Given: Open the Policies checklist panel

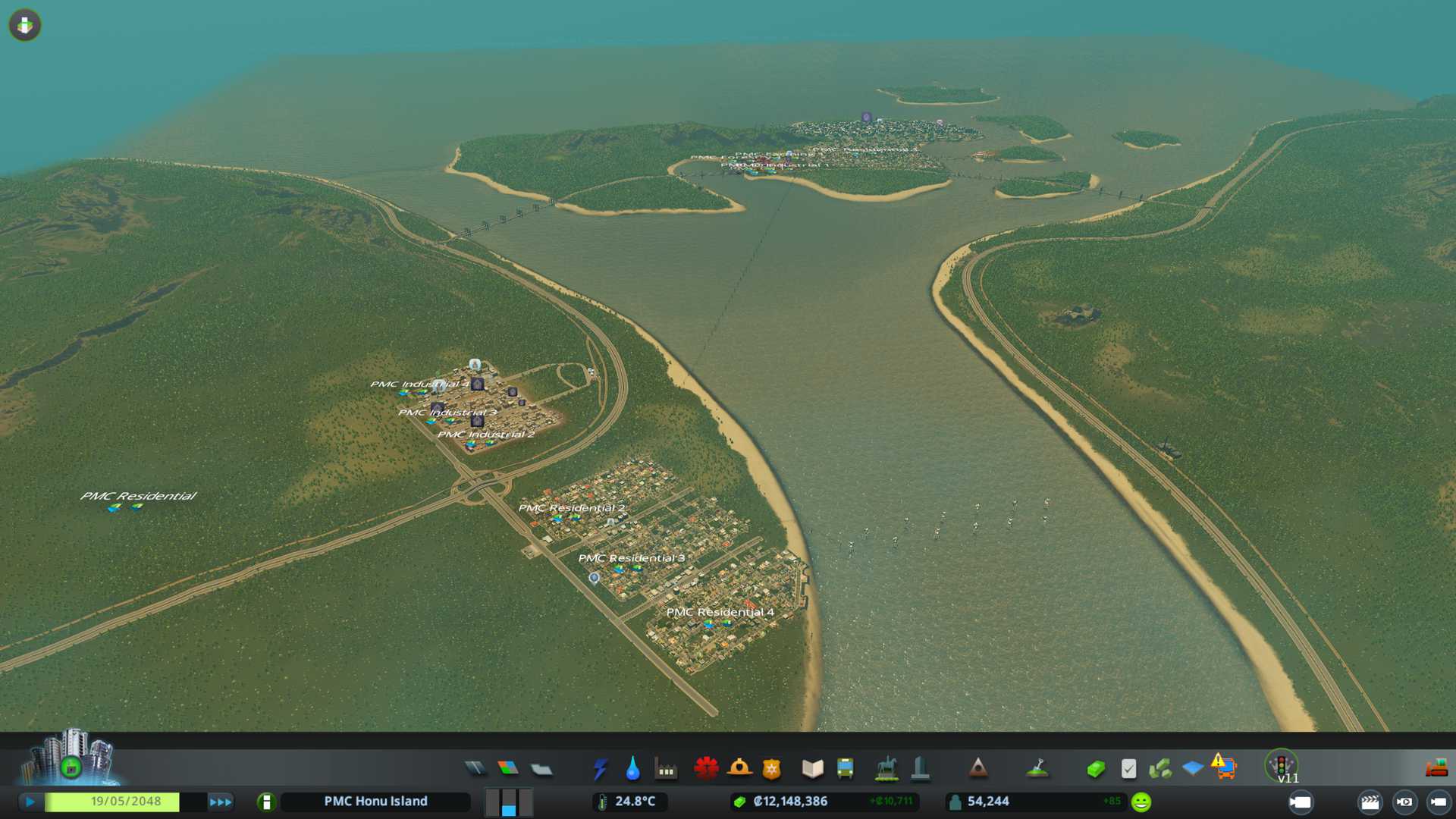Looking at the screenshot, I should click(x=1128, y=769).
